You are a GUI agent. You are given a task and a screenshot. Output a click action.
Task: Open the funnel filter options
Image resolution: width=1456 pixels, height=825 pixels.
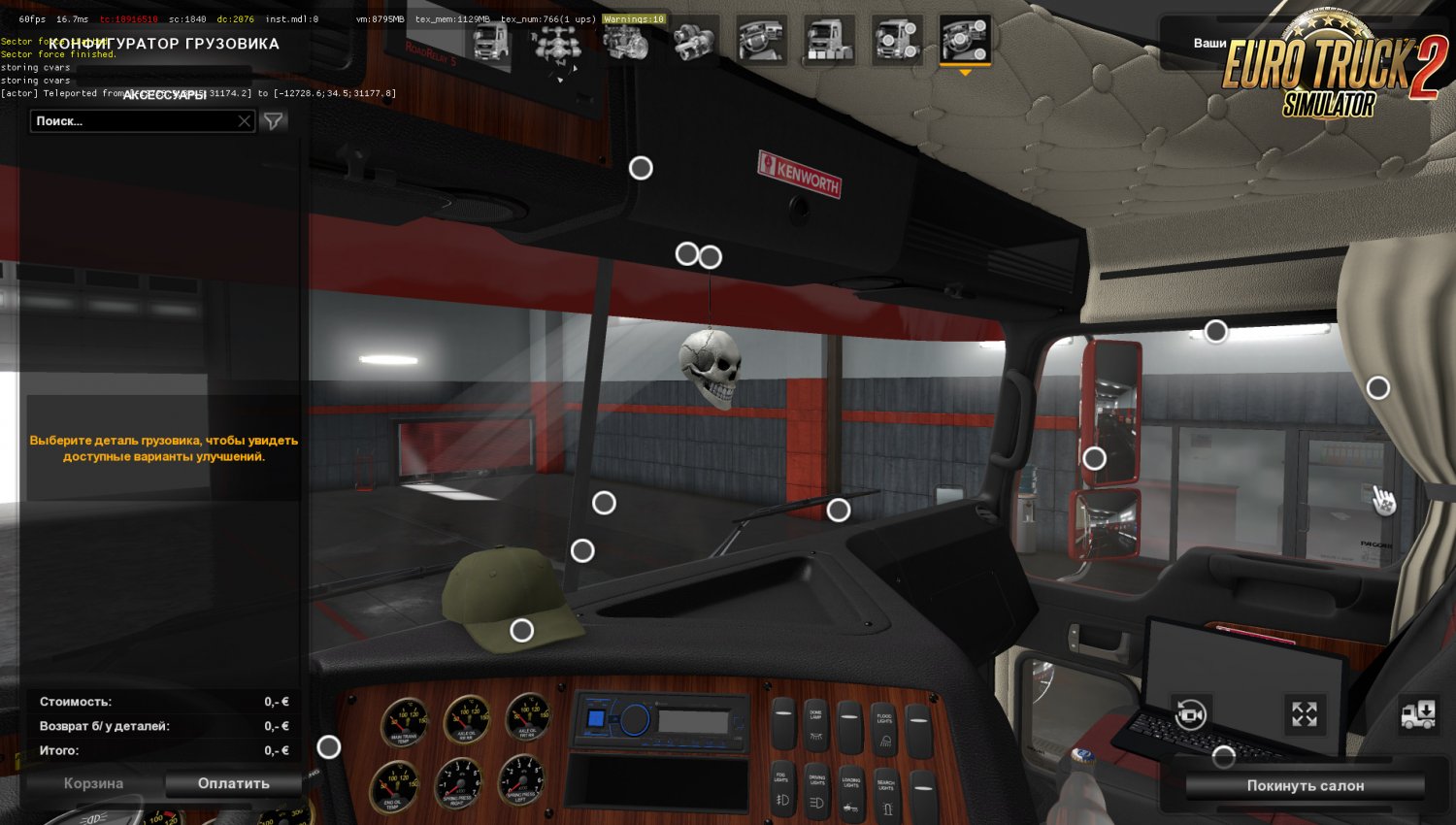point(275,121)
